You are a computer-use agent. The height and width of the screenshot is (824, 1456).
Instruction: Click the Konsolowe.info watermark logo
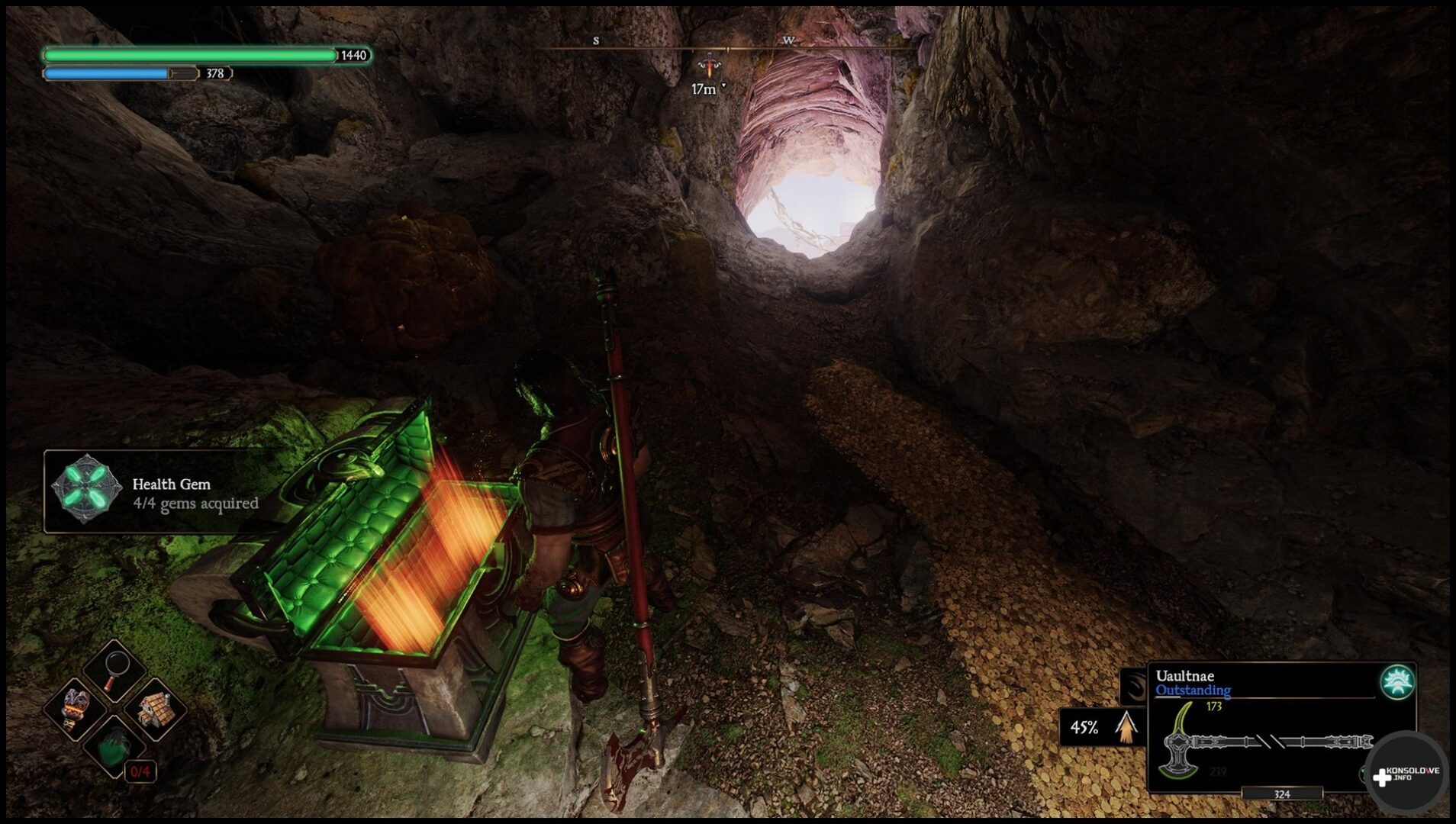(1406, 774)
